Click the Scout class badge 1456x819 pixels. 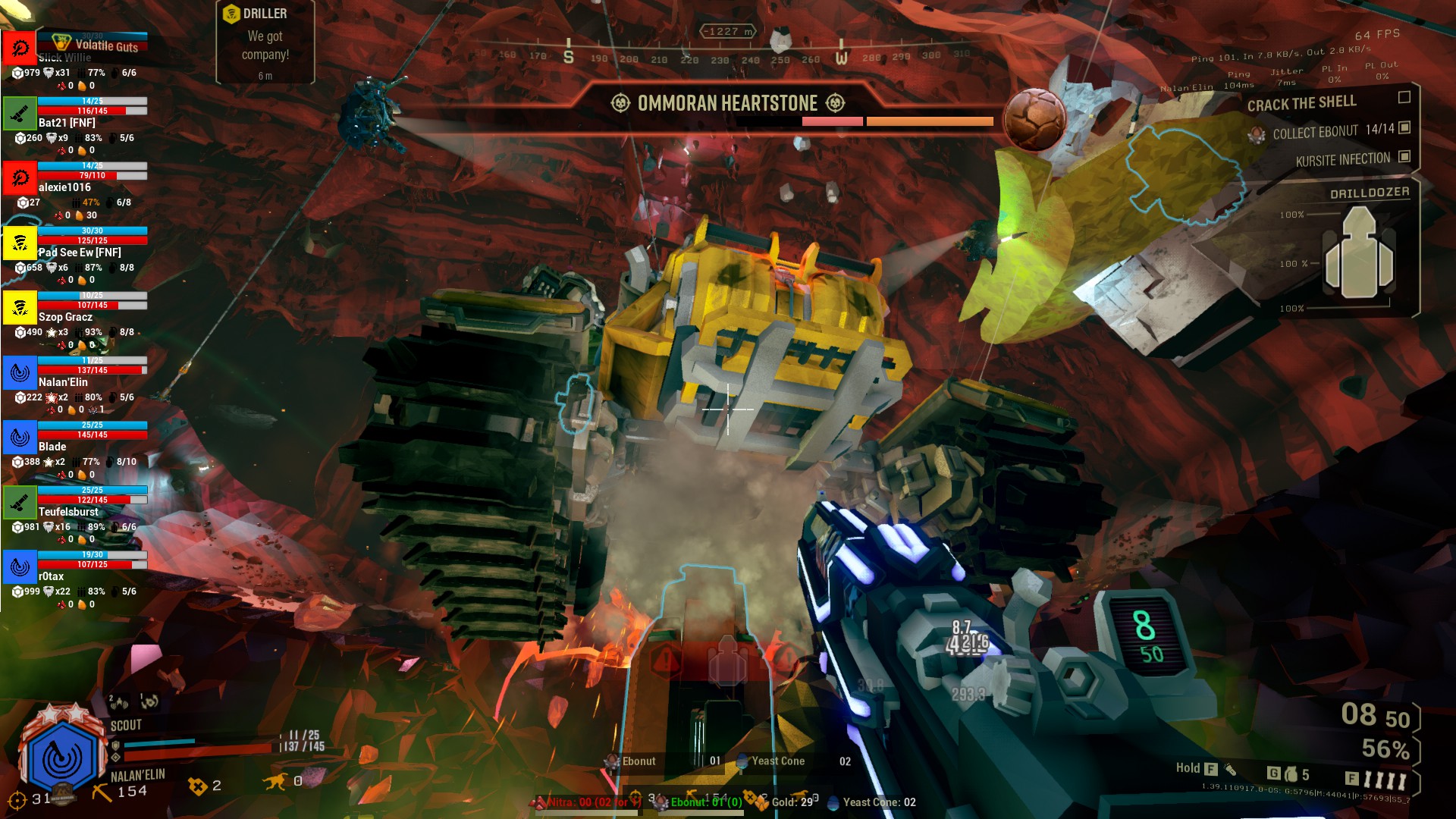point(62,757)
